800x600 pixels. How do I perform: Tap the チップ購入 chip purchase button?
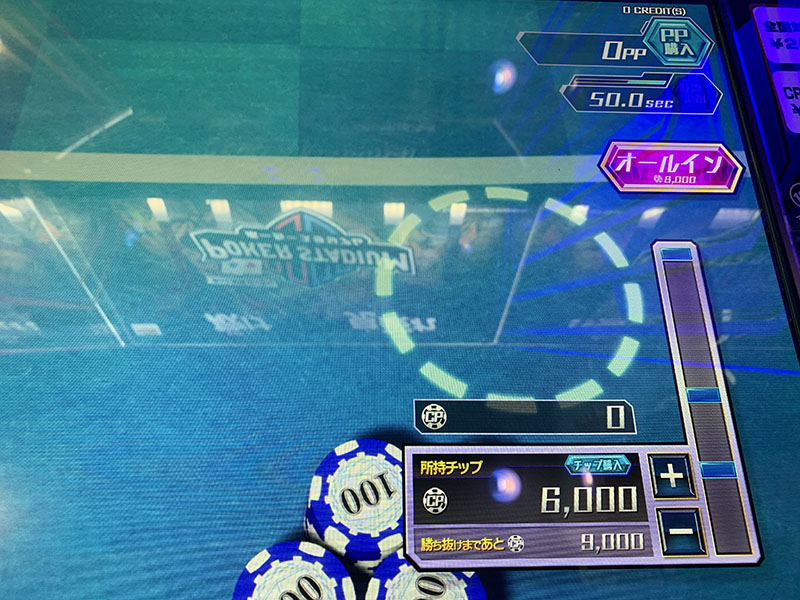(600, 465)
